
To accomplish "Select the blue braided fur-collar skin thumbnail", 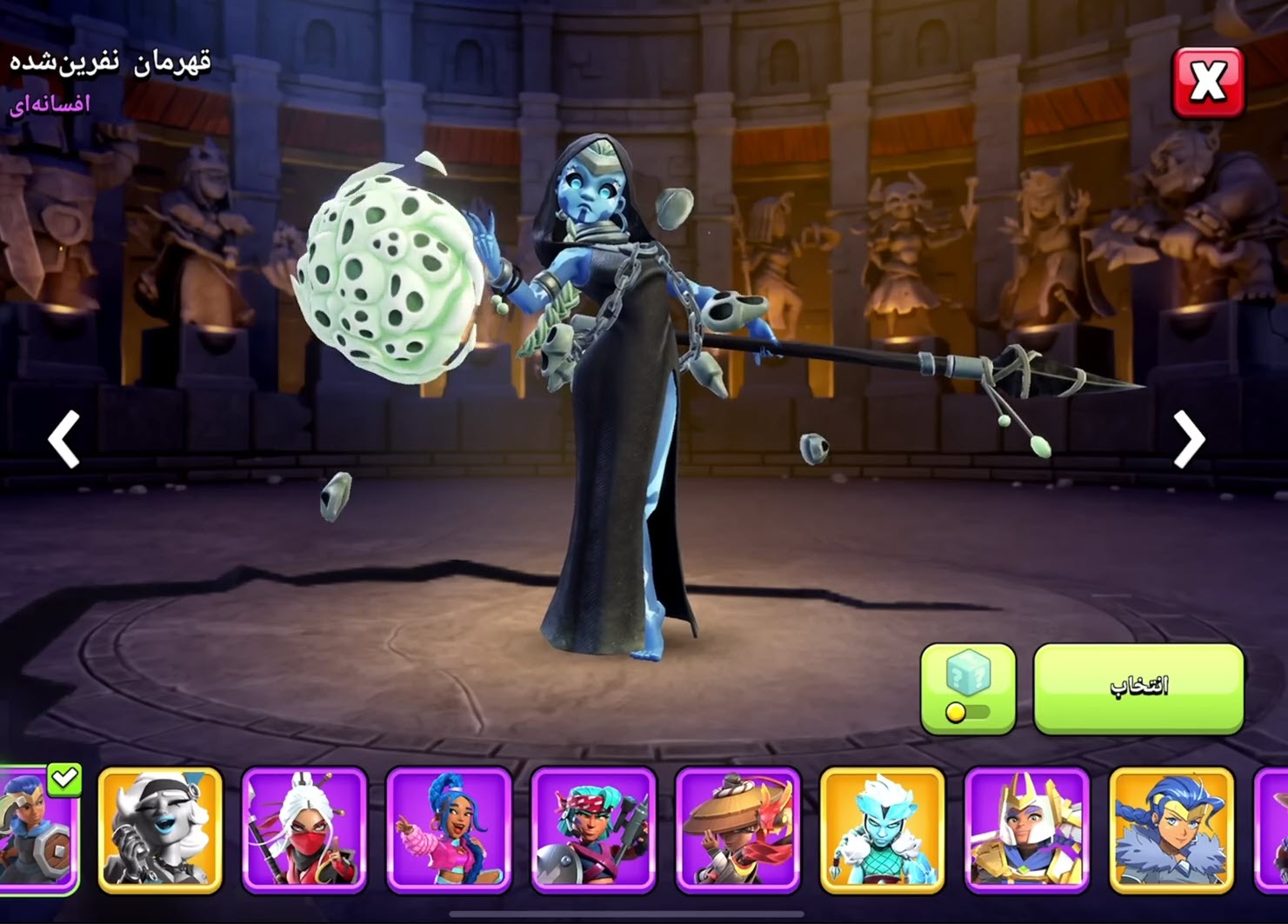I will click(1171, 829).
